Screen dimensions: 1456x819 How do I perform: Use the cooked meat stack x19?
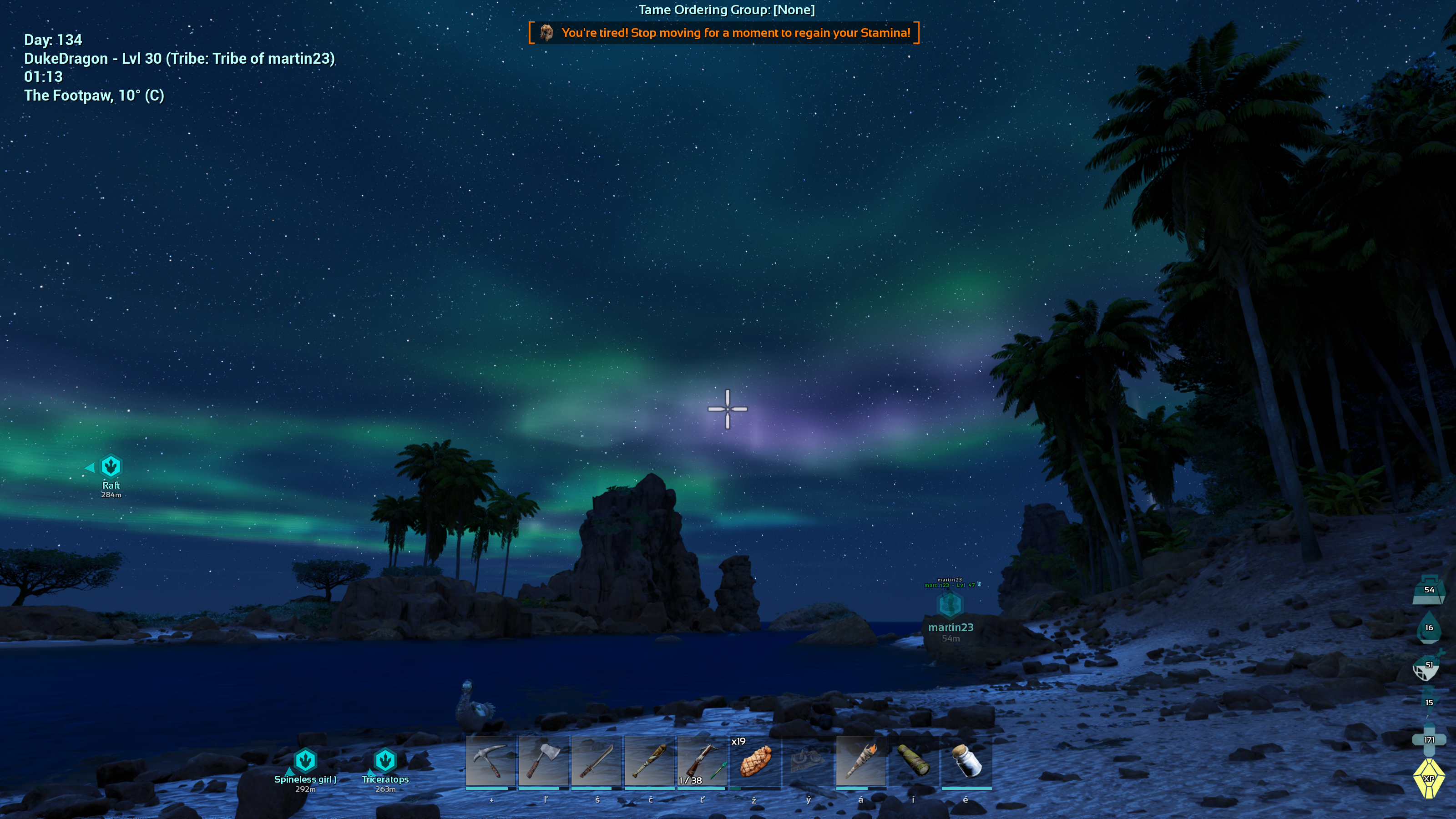click(754, 761)
